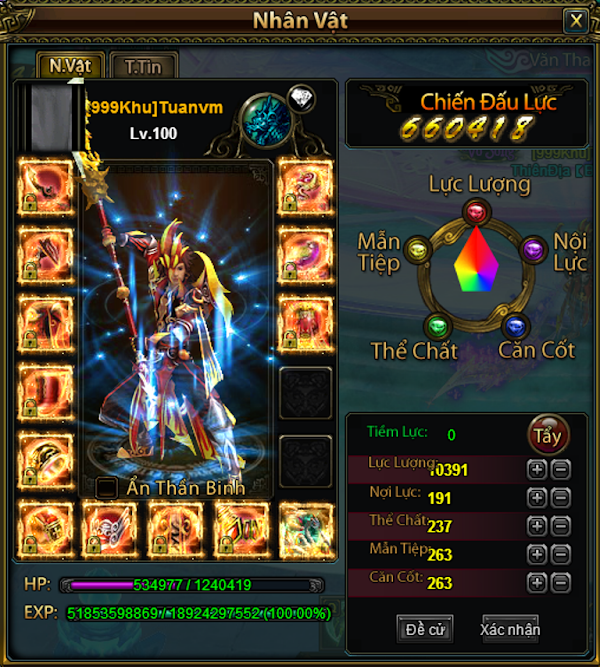Decrease Lực Lượng with minus button
Image resolution: width=600 pixels, height=667 pixels.
coord(560,468)
